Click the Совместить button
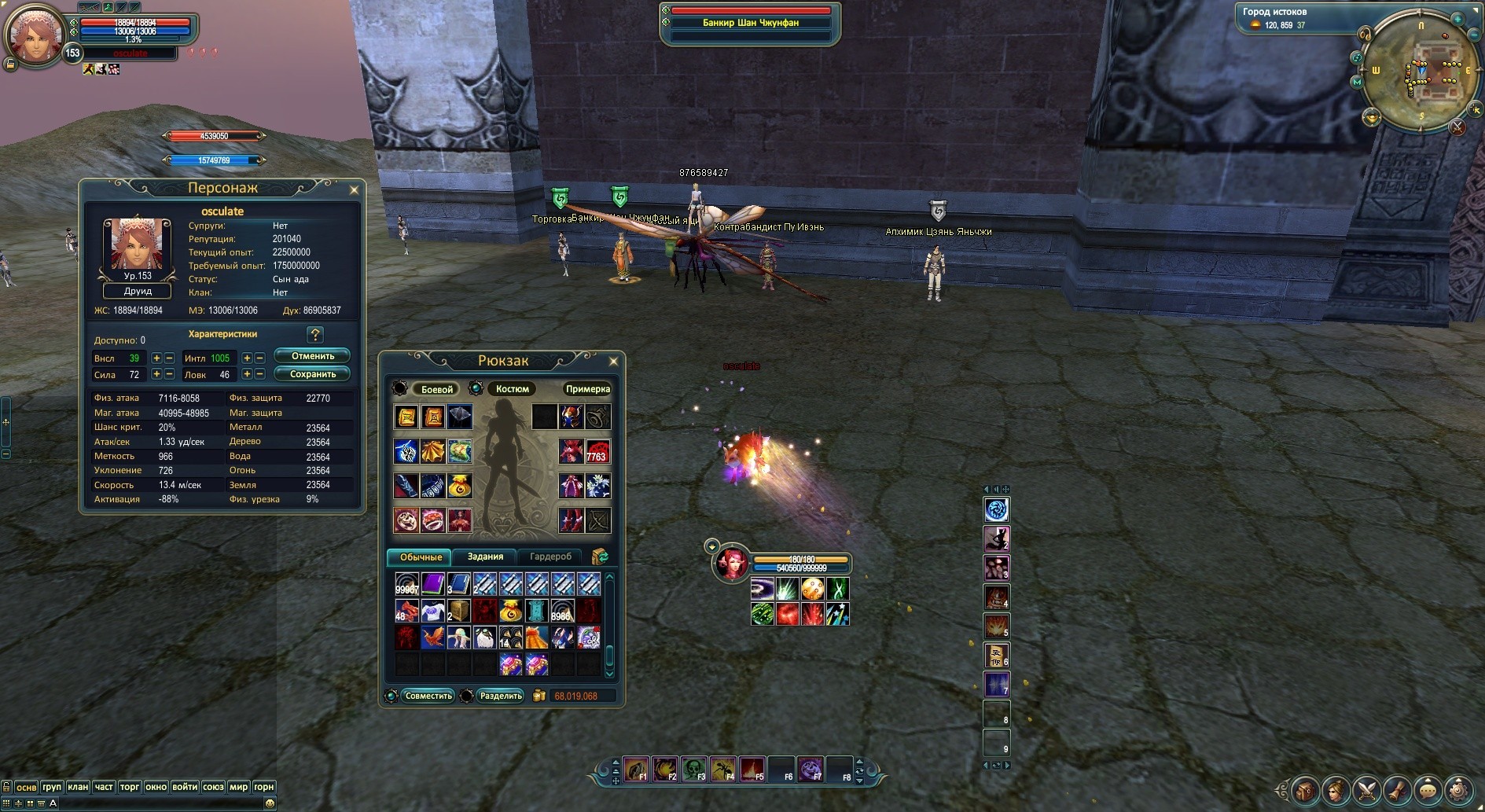Image resolution: width=1485 pixels, height=812 pixels. coord(428,696)
